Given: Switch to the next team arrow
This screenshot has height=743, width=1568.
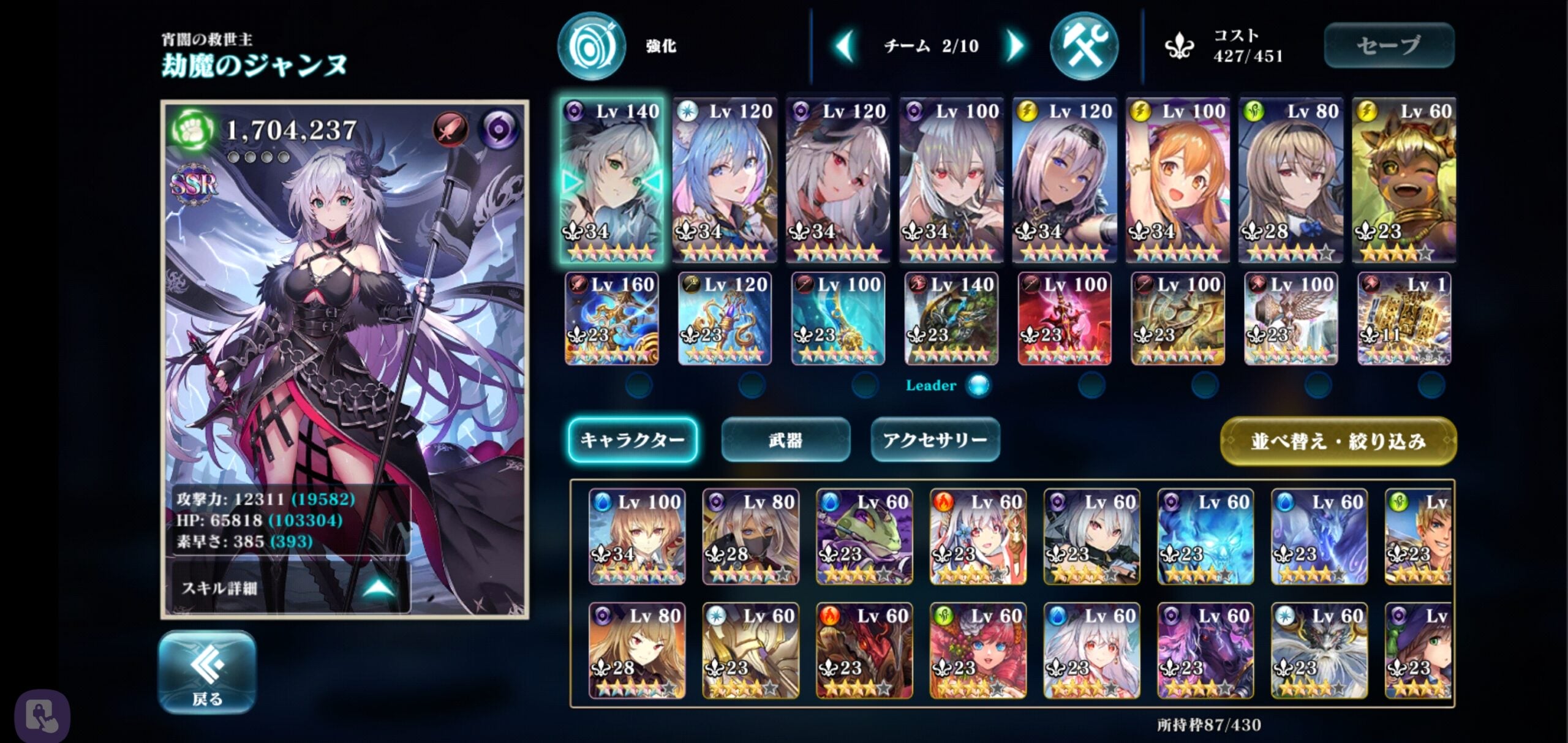Looking at the screenshot, I should tap(1014, 46).
